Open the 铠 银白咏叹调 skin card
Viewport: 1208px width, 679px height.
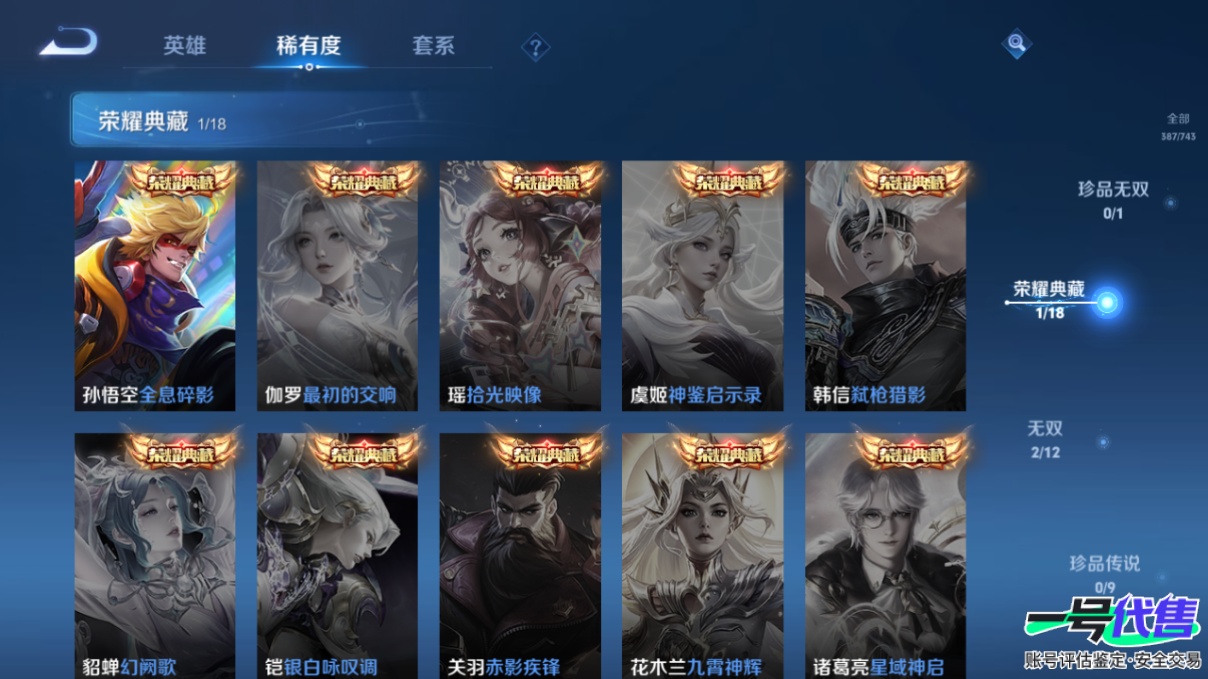click(x=337, y=556)
